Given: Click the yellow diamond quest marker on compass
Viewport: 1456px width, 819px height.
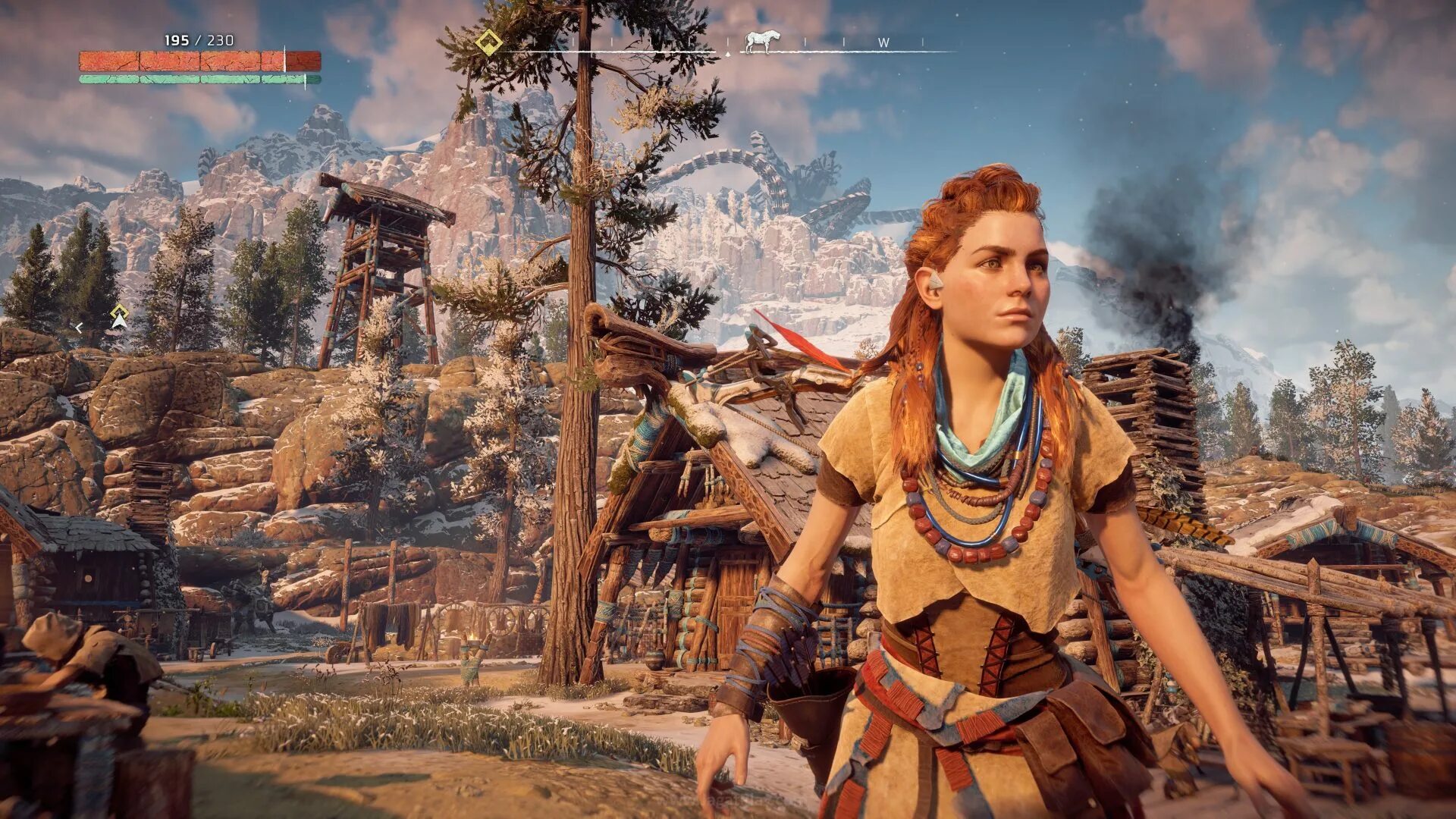Looking at the screenshot, I should (489, 42).
